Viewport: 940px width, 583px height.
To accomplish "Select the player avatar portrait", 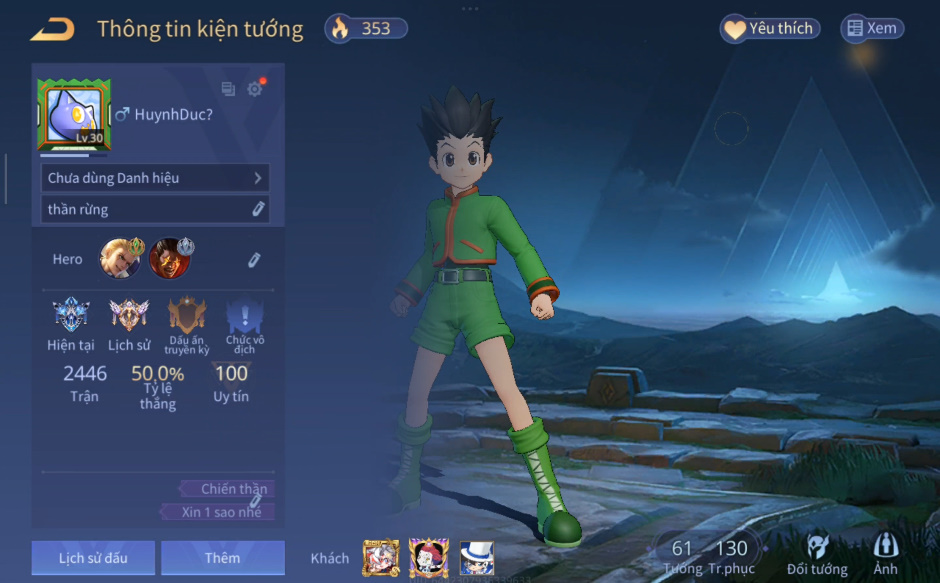I will pos(74,115).
